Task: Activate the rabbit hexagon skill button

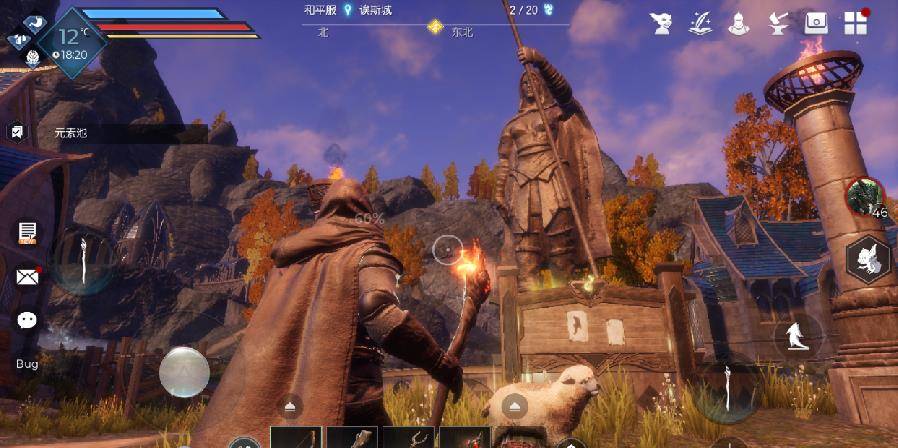Action: [x=866, y=260]
